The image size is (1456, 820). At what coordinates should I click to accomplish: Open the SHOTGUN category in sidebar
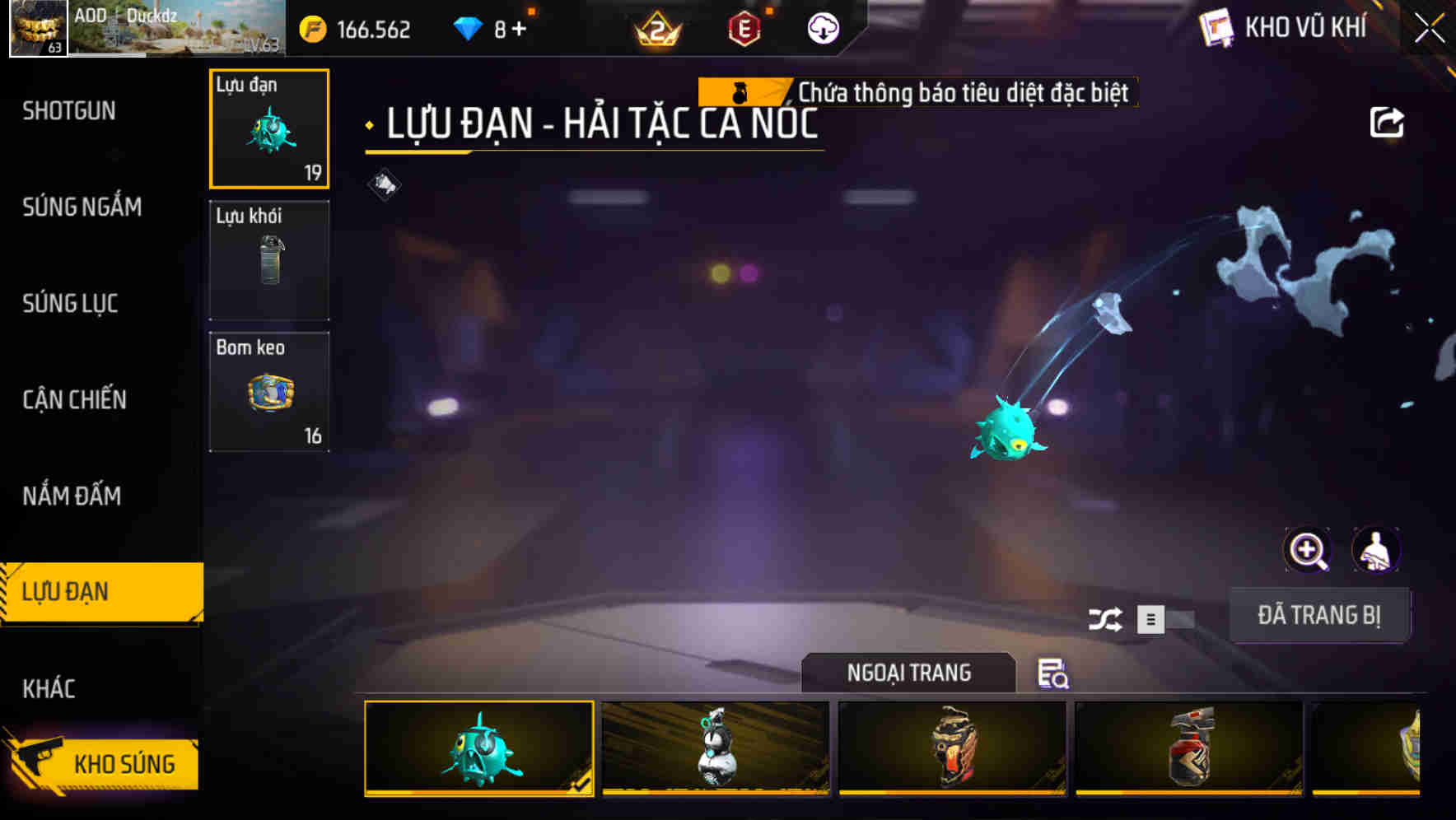(x=69, y=110)
